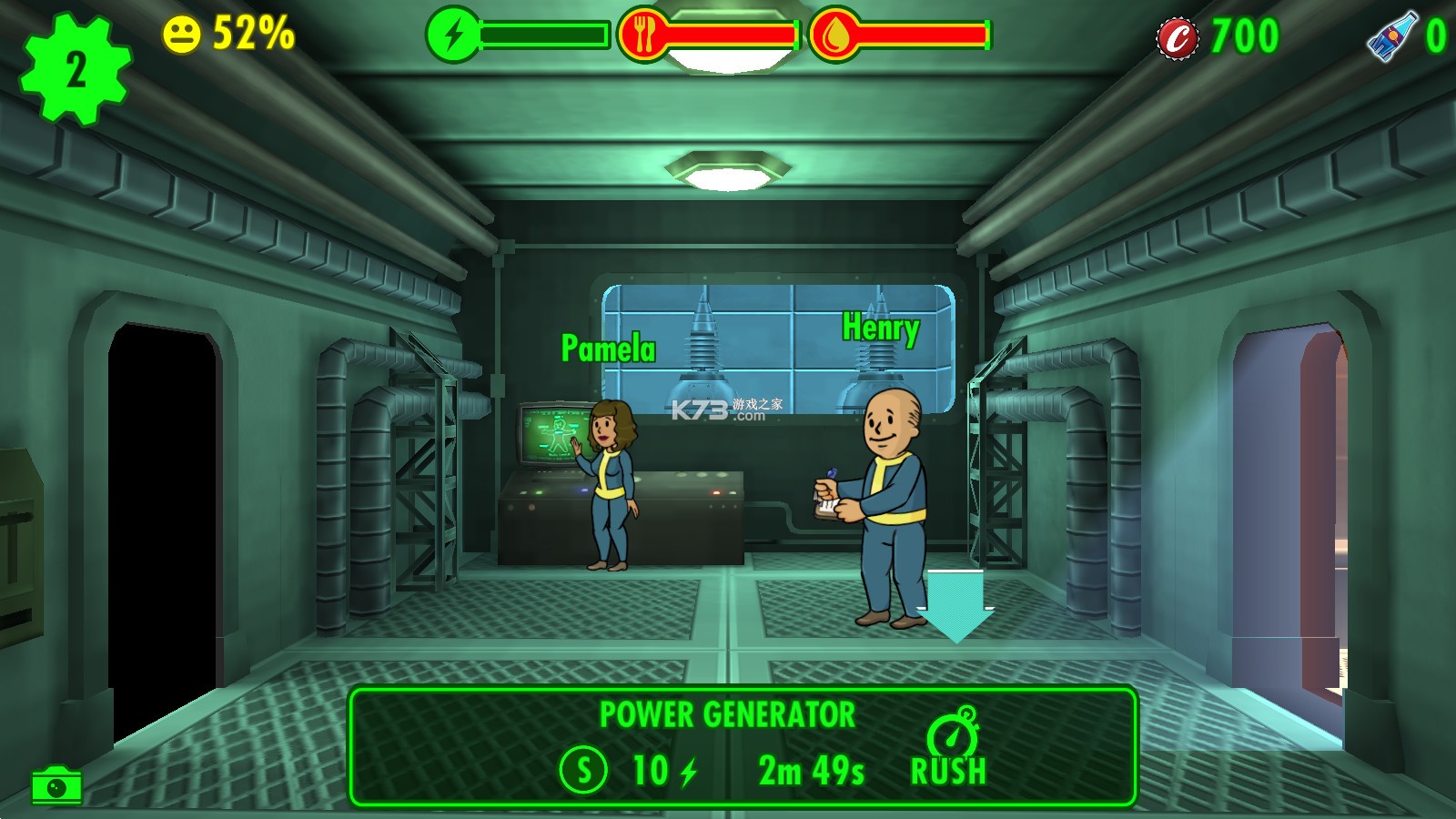Tap the bottle caps counter icon
This screenshot has width=1456, height=819.
click(1178, 38)
